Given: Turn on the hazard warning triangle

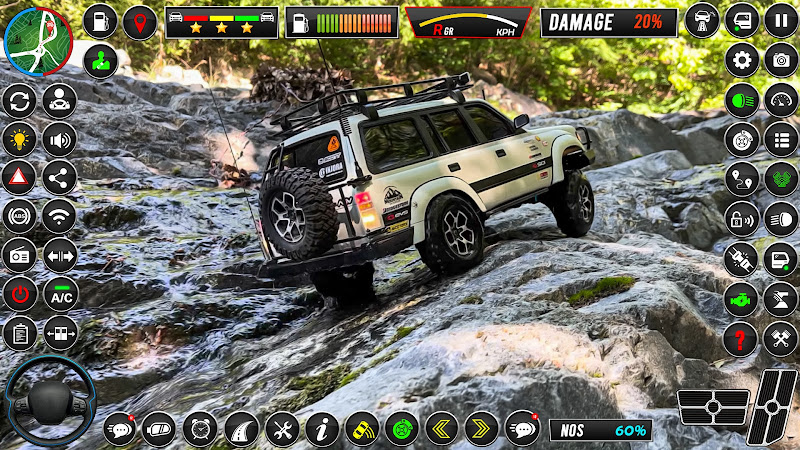Looking at the screenshot, I should (x=19, y=178).
